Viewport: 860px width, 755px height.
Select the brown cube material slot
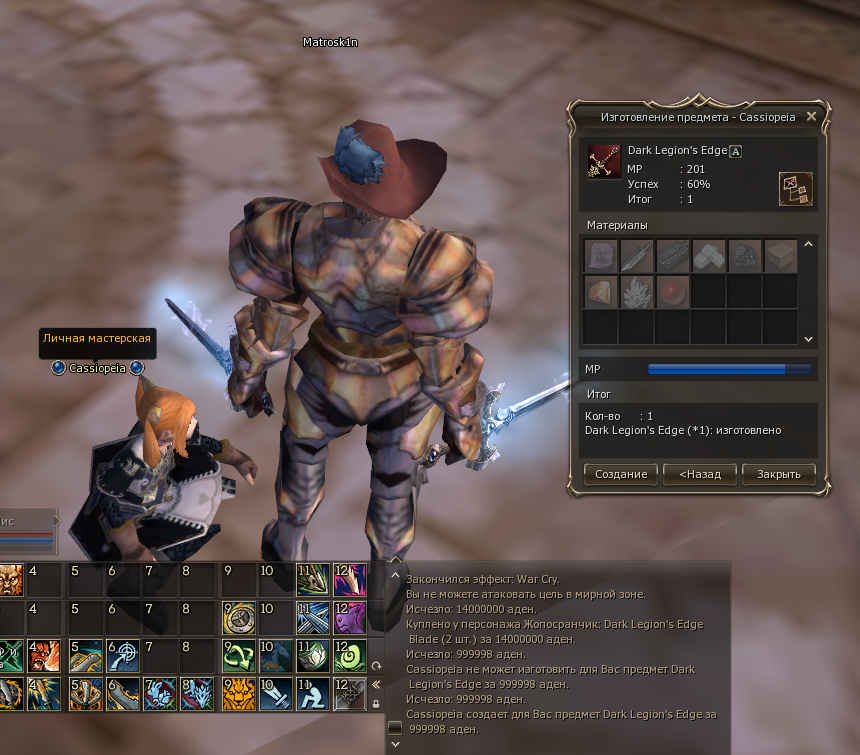(780, 257)
